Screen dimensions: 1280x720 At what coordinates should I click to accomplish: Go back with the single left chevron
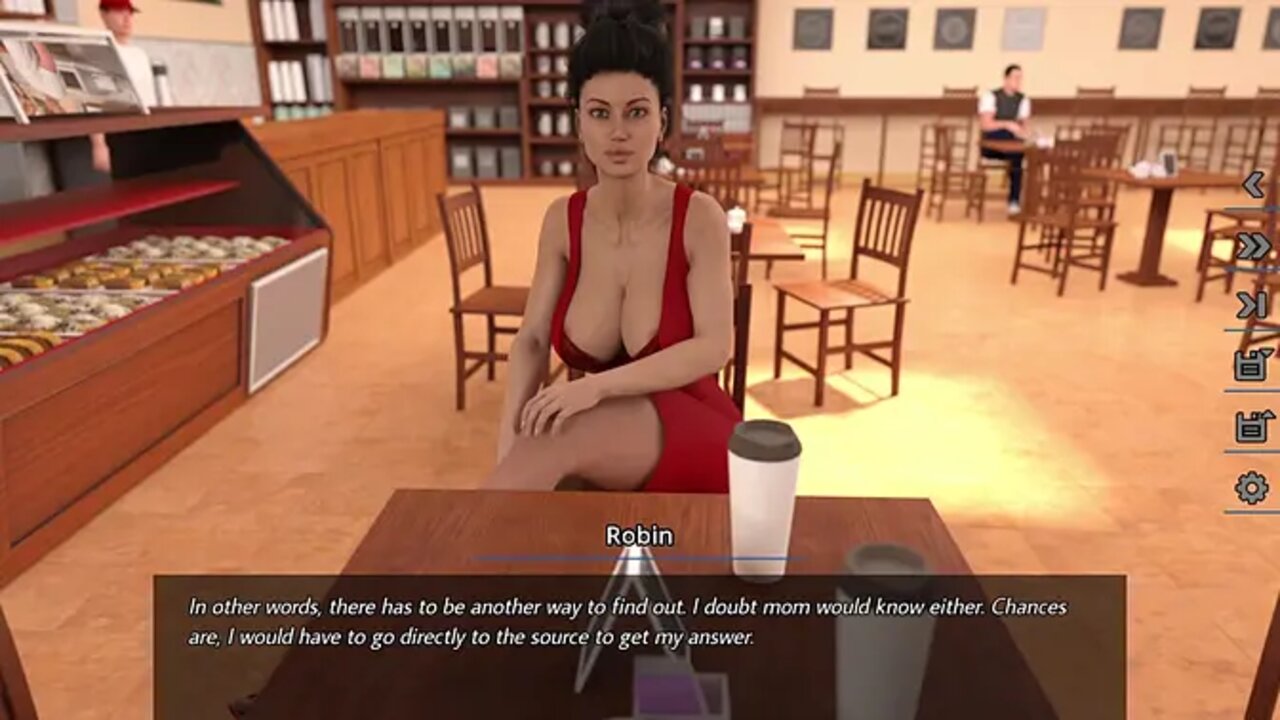tap(1253, 185)
